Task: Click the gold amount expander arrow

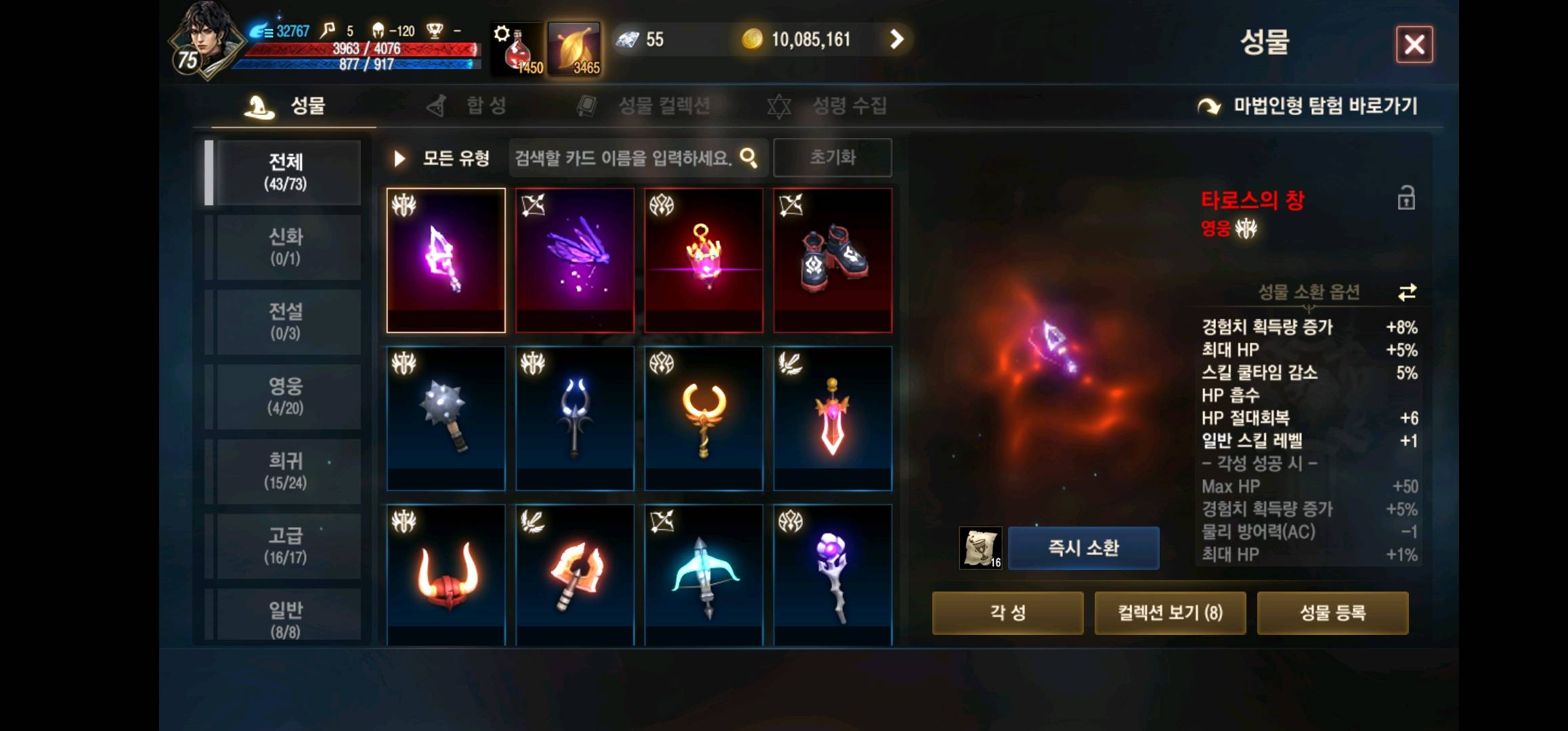Action: [898, 39]
